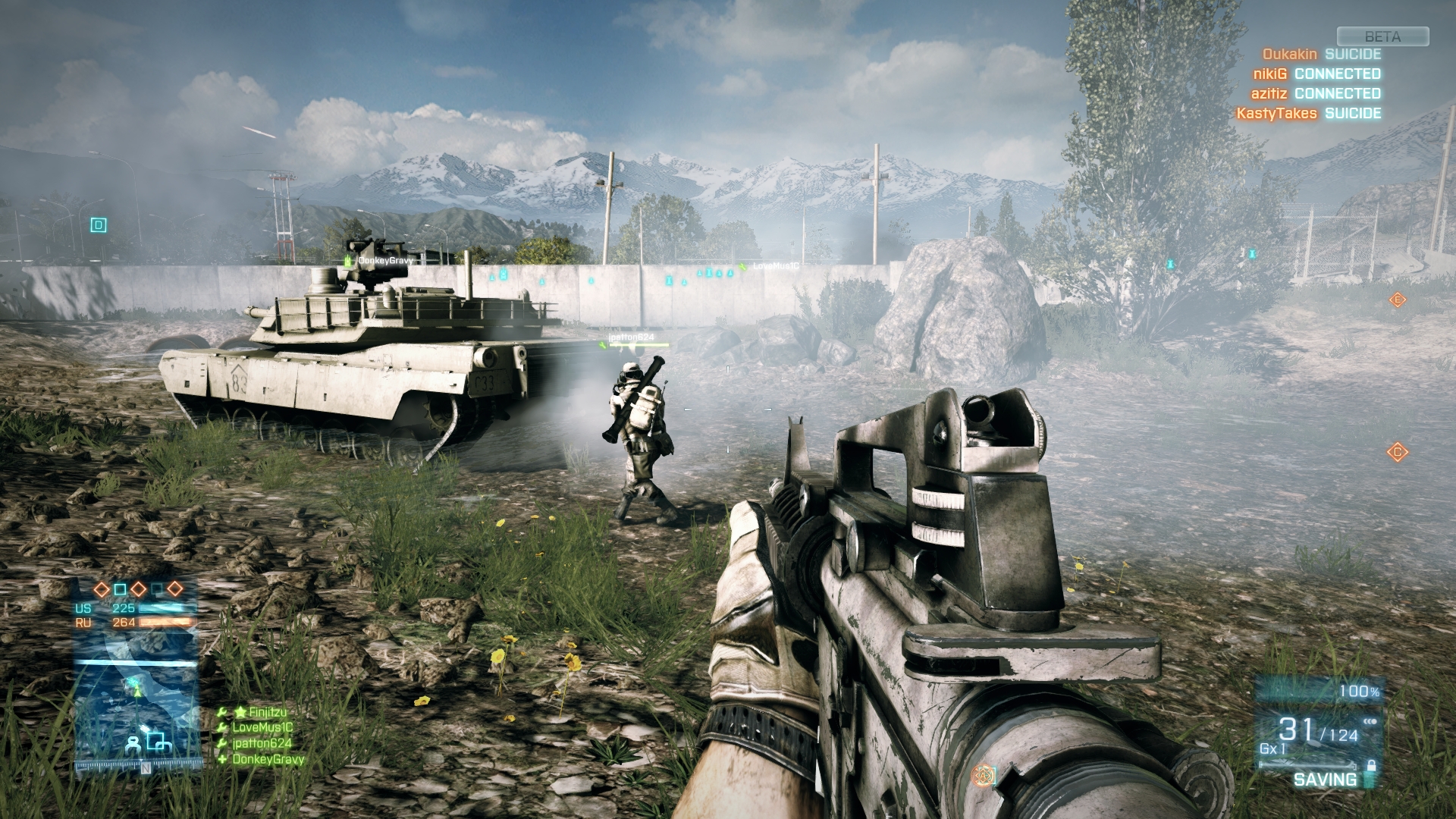Click the minimap in the corner
This screenshot has height=819, width=1456.
point(136,711)
